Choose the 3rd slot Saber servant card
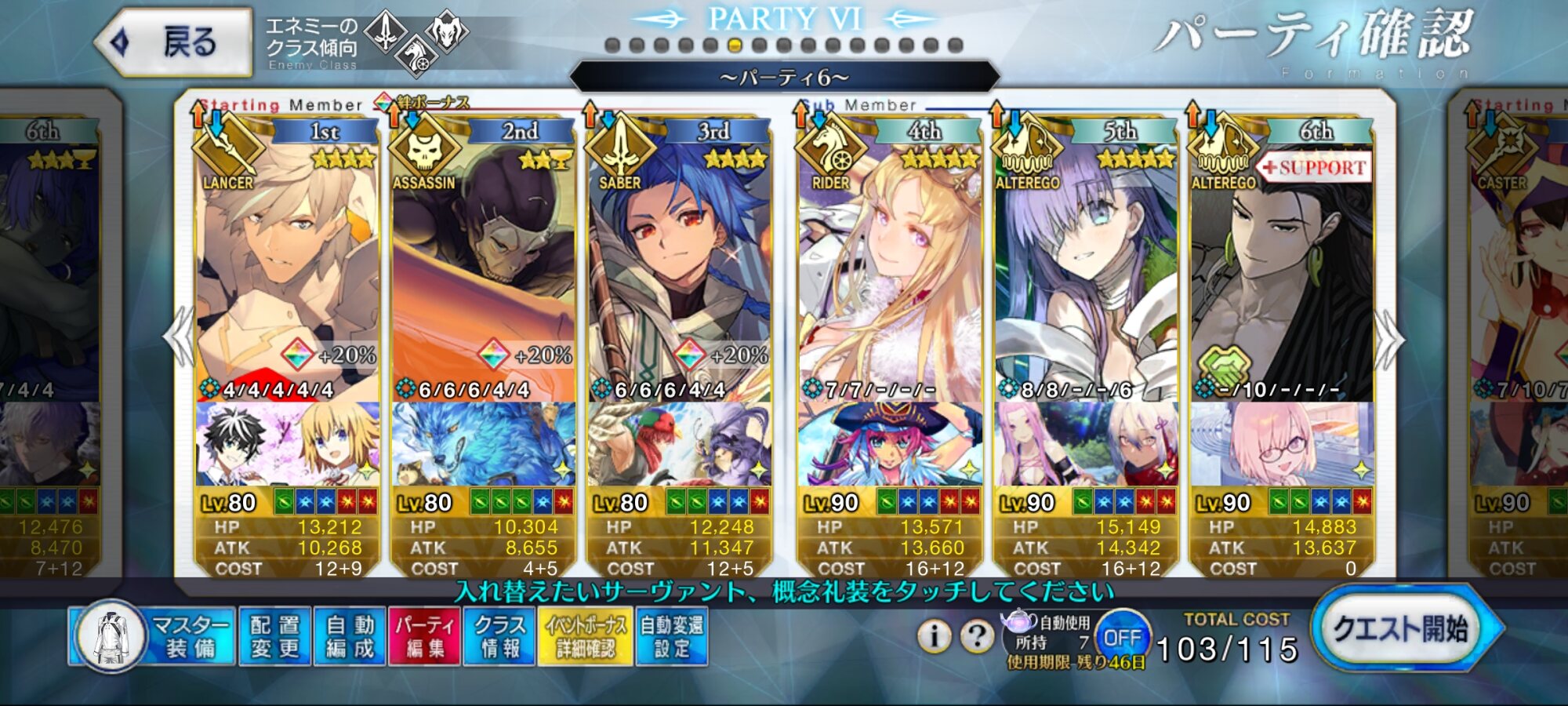1568x706 pixels. (679, 267)
